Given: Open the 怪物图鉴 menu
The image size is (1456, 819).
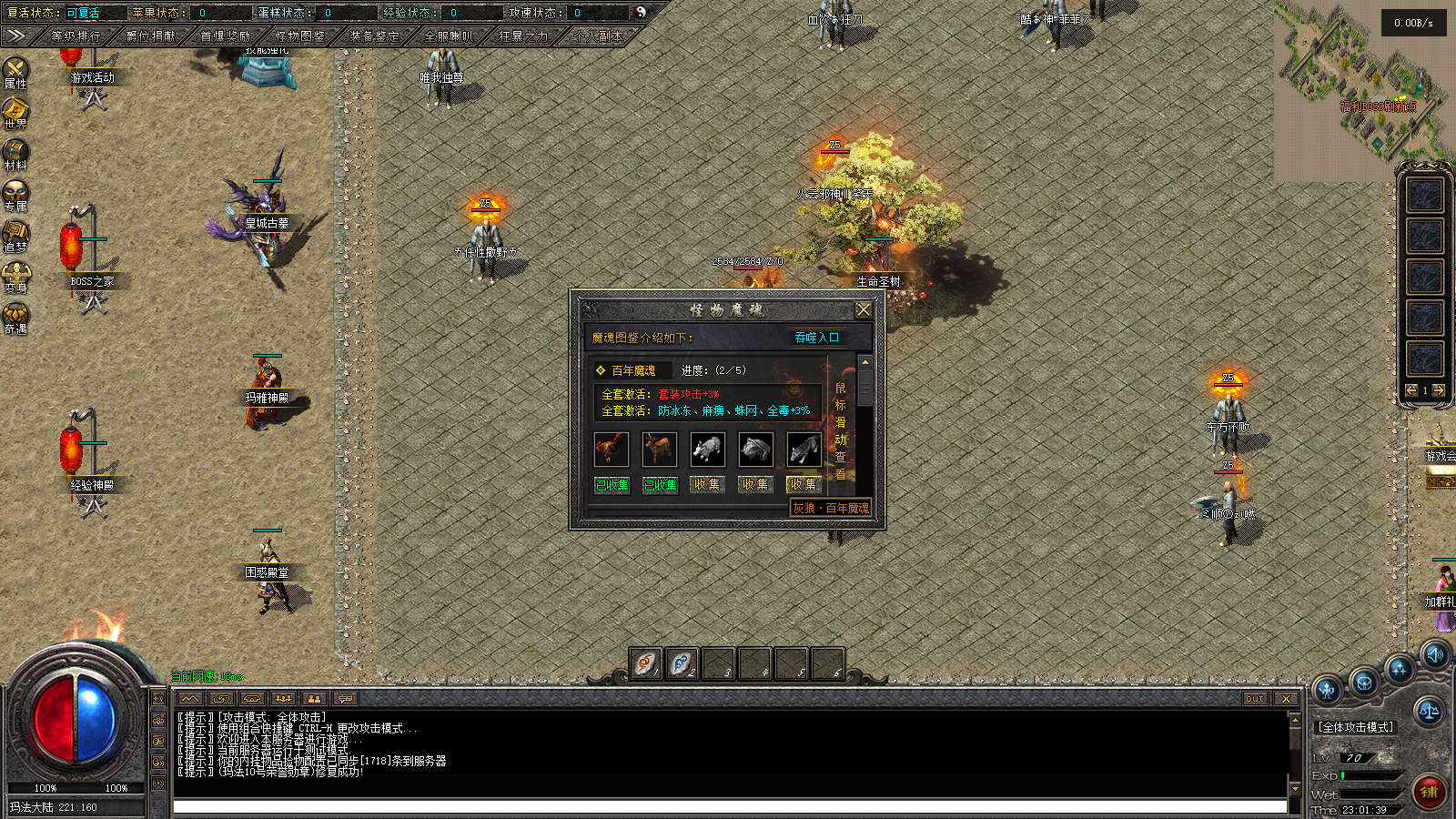Looking at the screenshot, I should pyautogui.click(x=300, y=36).
